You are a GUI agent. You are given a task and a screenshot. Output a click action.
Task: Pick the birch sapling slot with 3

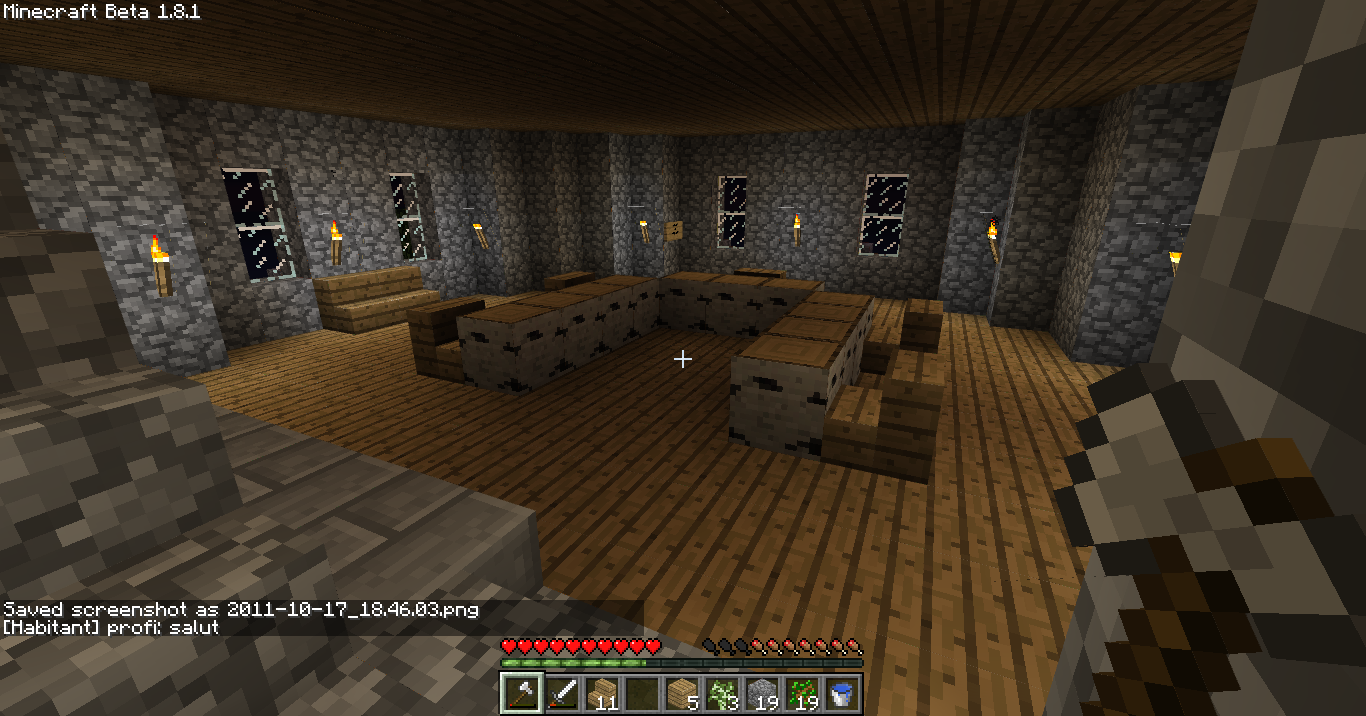721,693
